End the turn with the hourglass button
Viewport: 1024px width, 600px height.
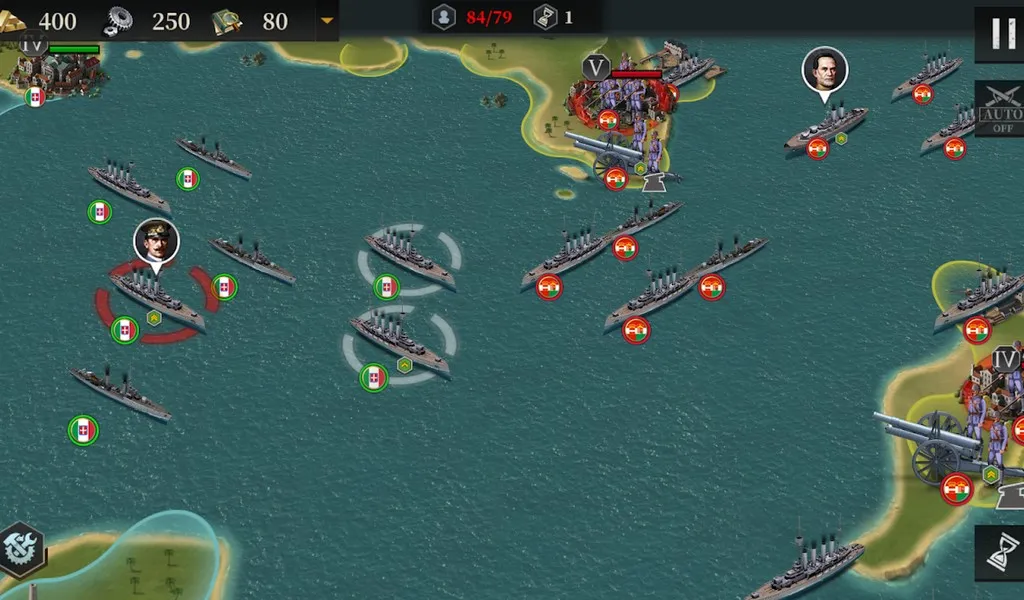(x=1001, y=553)
